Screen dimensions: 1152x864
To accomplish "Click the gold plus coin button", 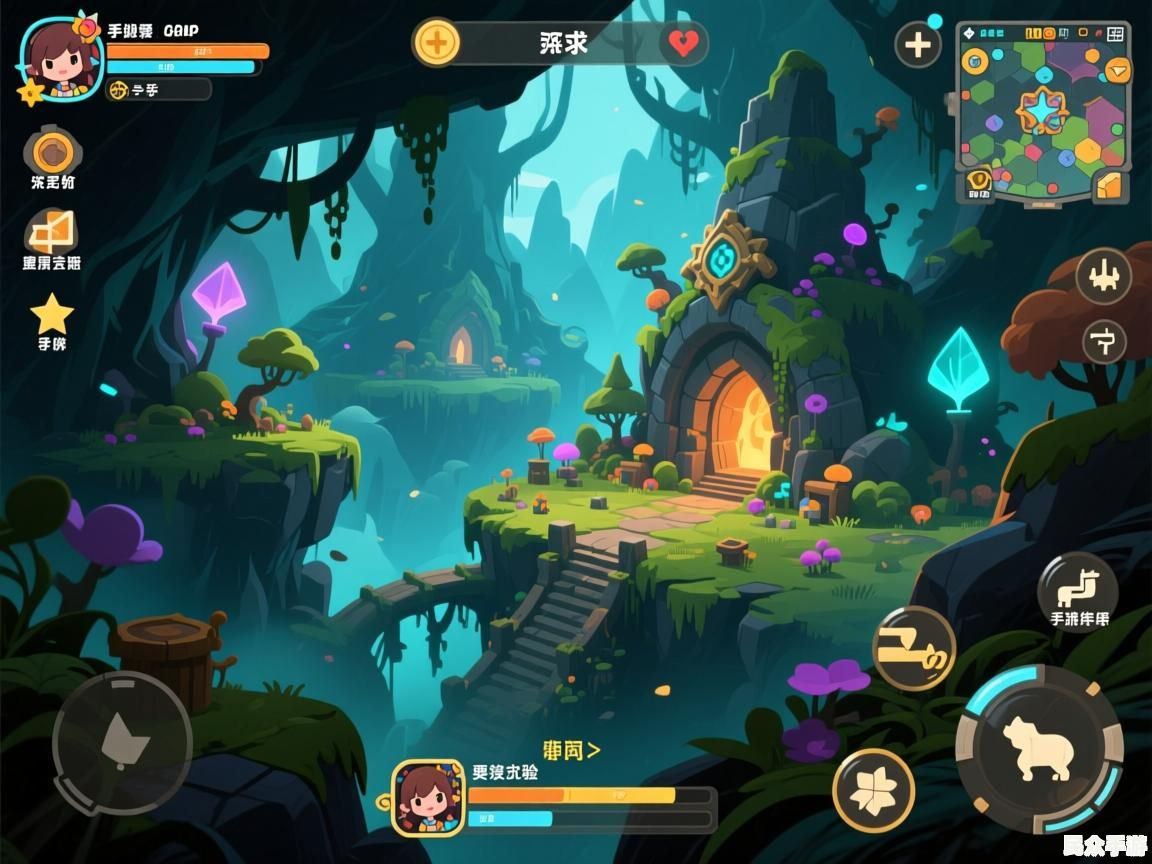I will pyautogui.click(x=437, y=43).
